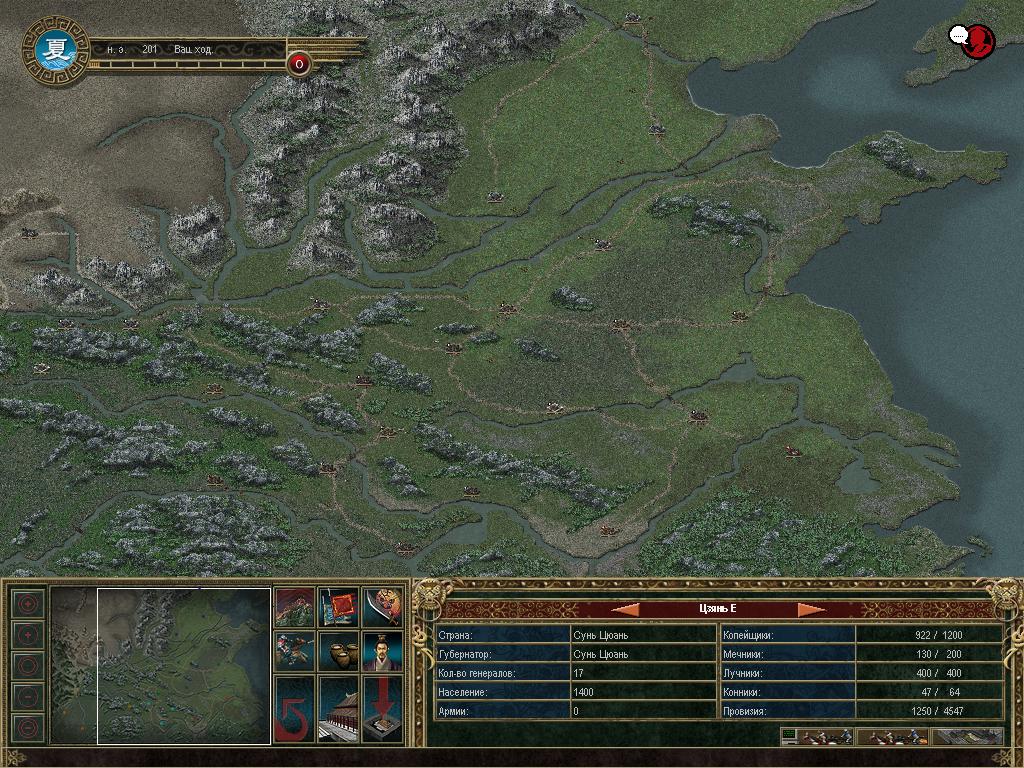Click the red down-arrow icon
The height and width of the screenshot is (768, 1024).
pos(382,708)
